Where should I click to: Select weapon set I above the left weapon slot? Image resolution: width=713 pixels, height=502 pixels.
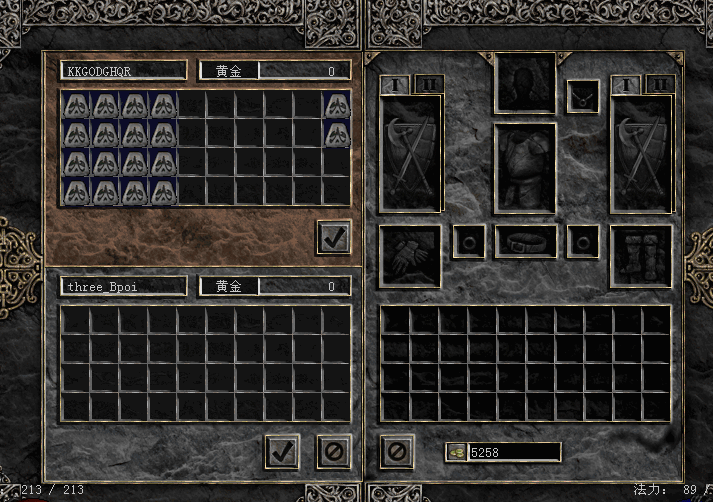pyautogui.click(x=396, y=85)
